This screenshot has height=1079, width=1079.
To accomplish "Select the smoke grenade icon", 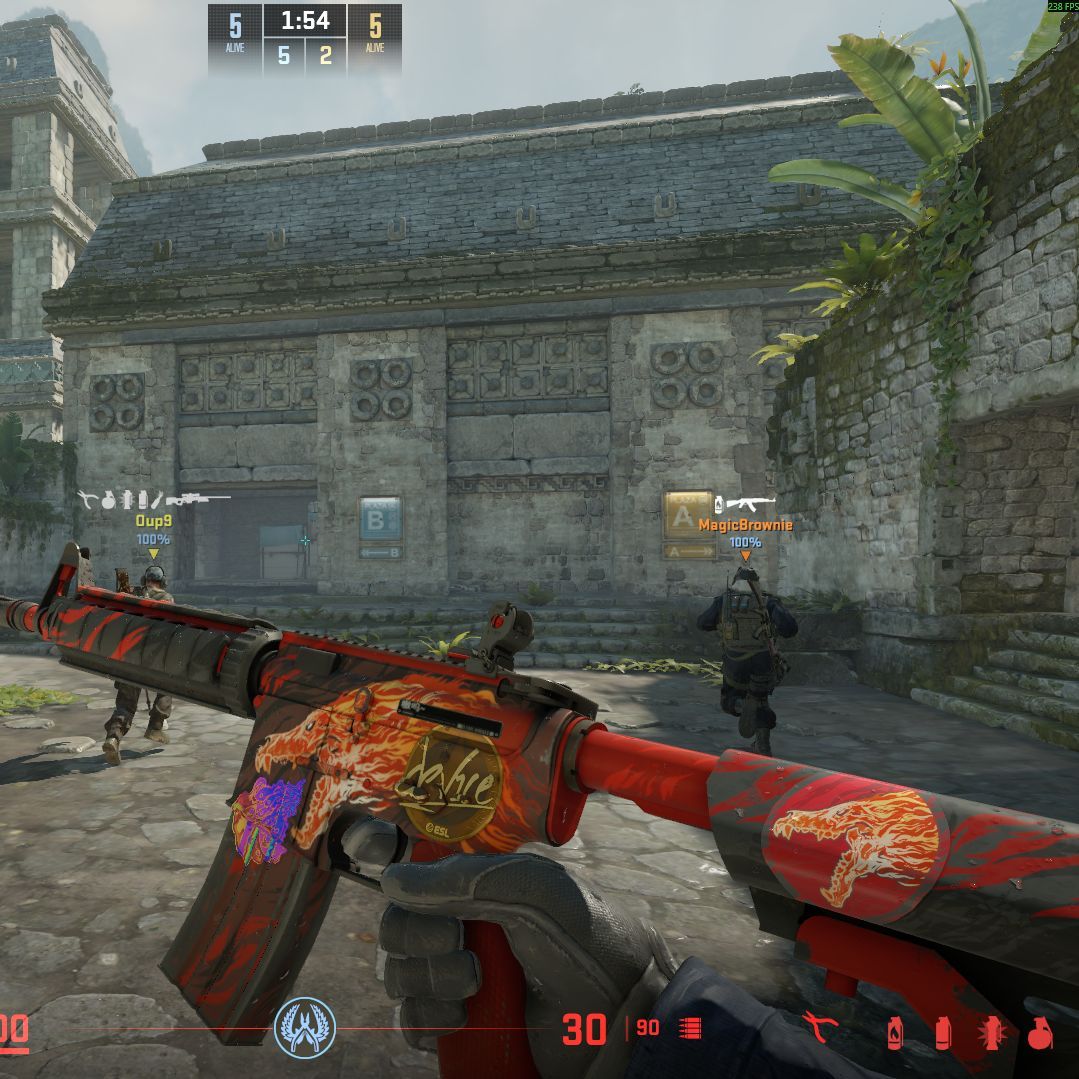I will [x=942, y=1032].
